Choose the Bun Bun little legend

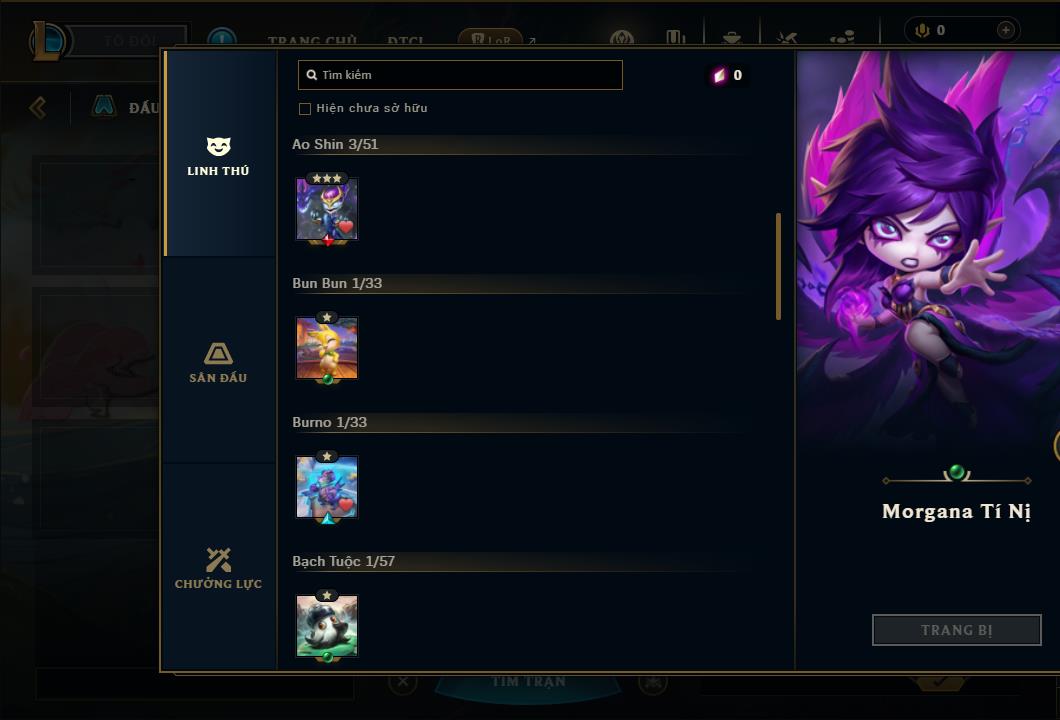tap(327, 348)
